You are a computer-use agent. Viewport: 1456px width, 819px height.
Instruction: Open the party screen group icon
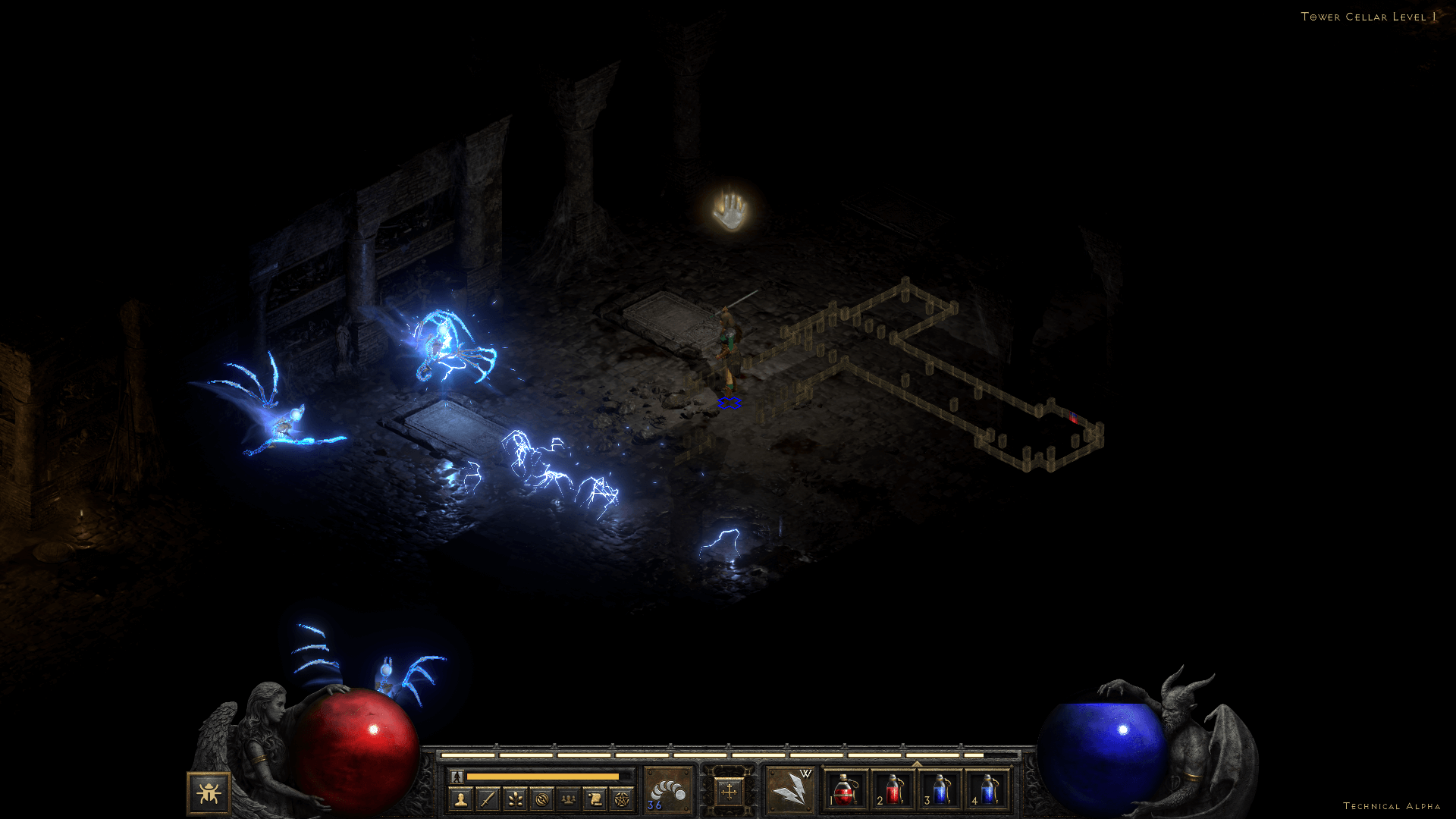(x=568, y=799)
